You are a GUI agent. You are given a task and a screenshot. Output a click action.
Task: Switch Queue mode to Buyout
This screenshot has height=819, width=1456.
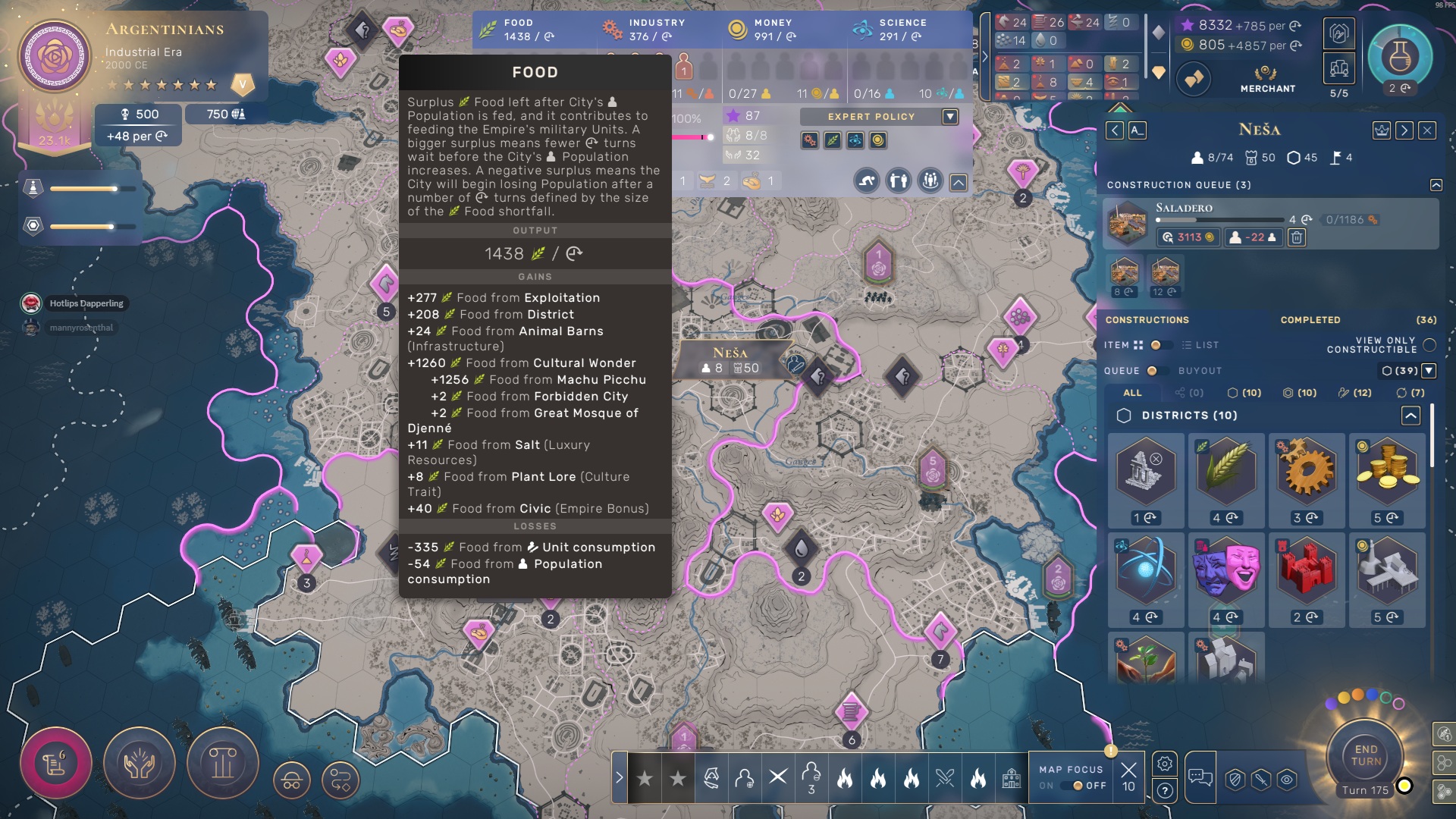pos(1153,371)
